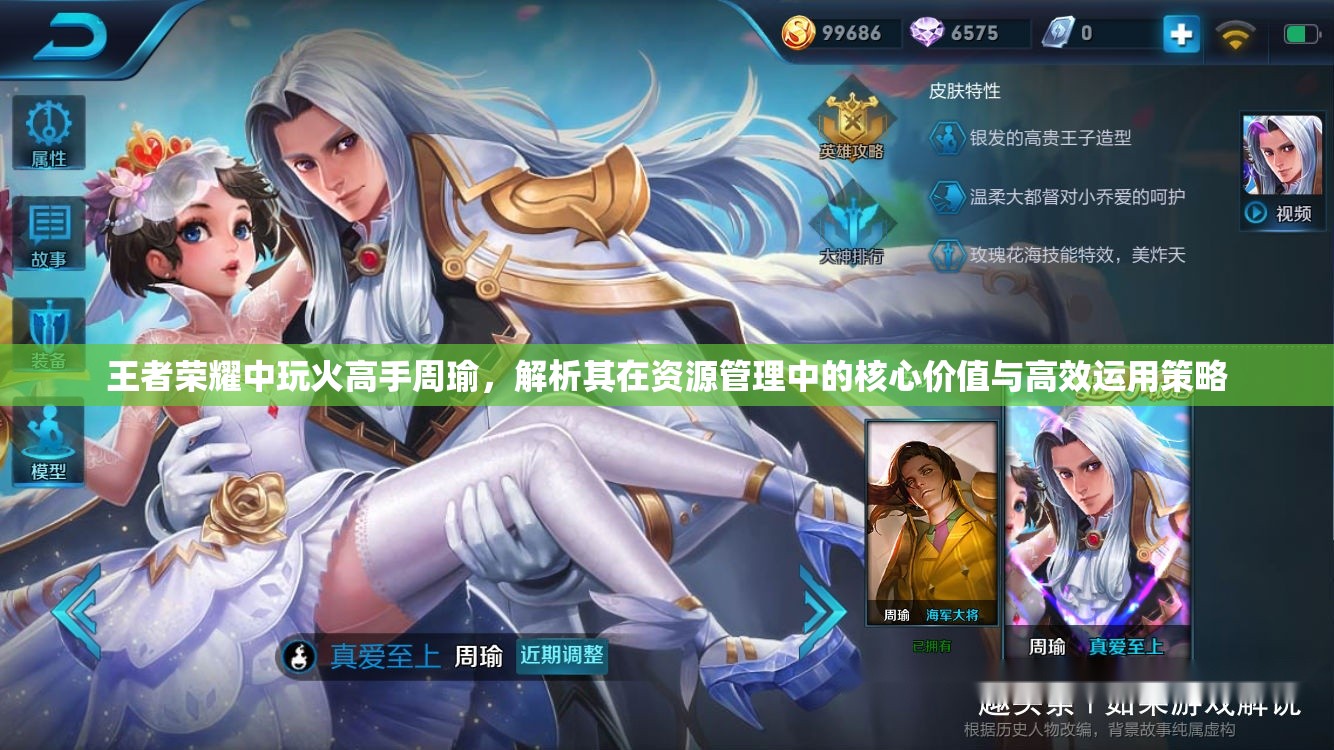Select the 海军大将 skin thumbnail
Screen dimensions: 1334x750
pyautogui.click(x=932, y=520)
